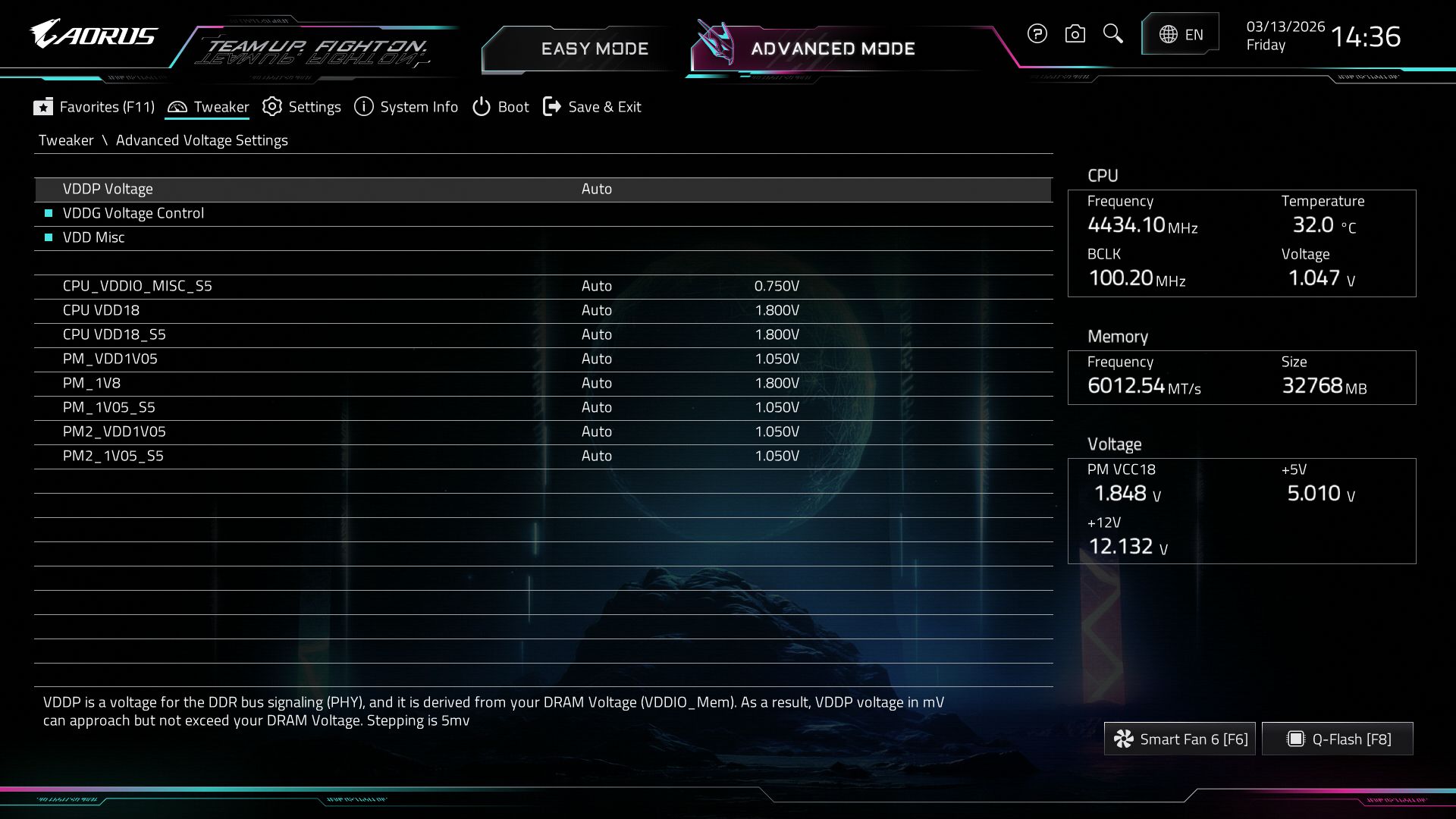The image size is (1456, 819).
Task: Select the CPU_VDDIO_MISC_S5 setting
Action: coord(137,286)
